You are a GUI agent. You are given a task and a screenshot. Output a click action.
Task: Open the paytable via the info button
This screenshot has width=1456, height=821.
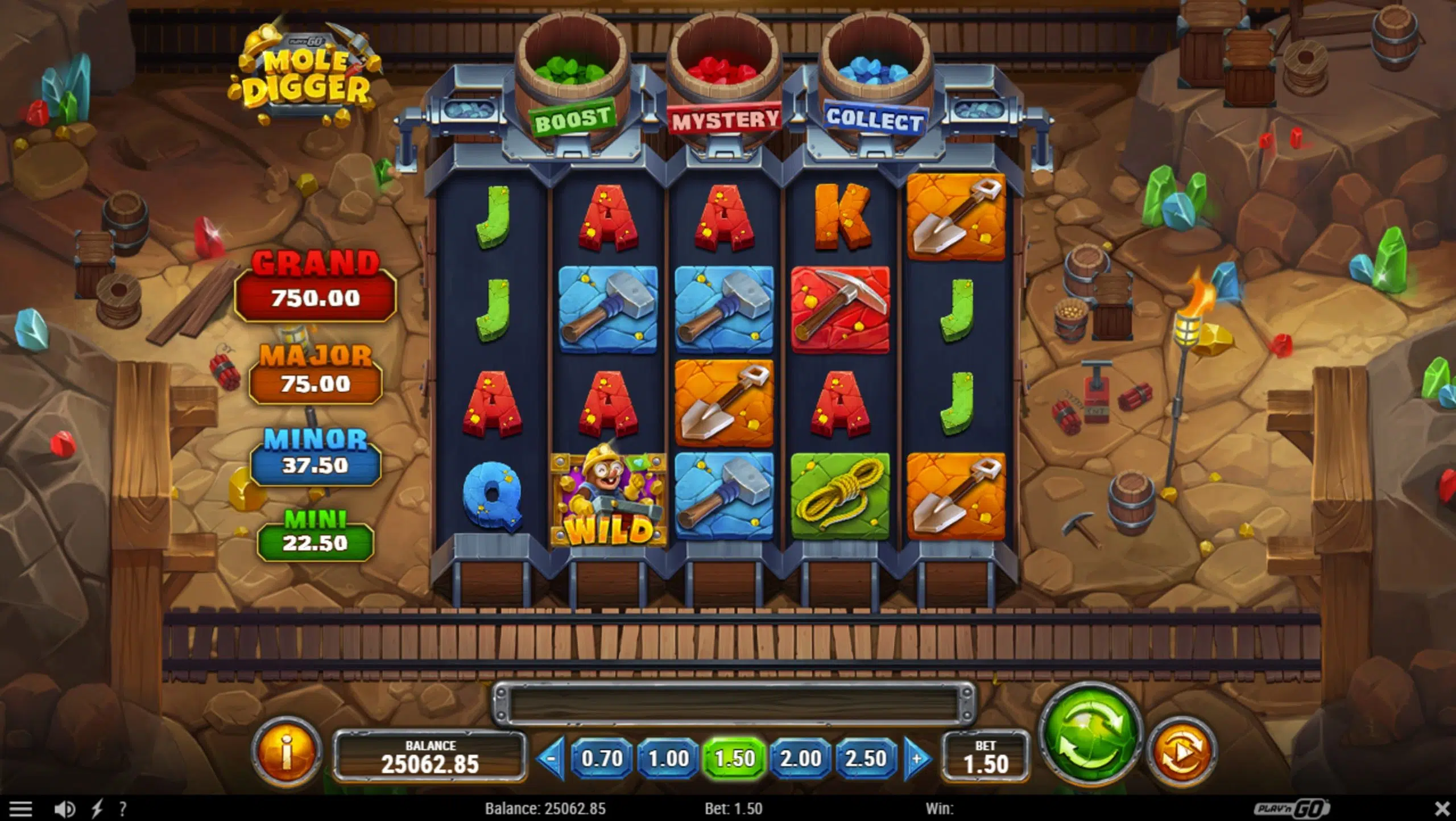288,752
